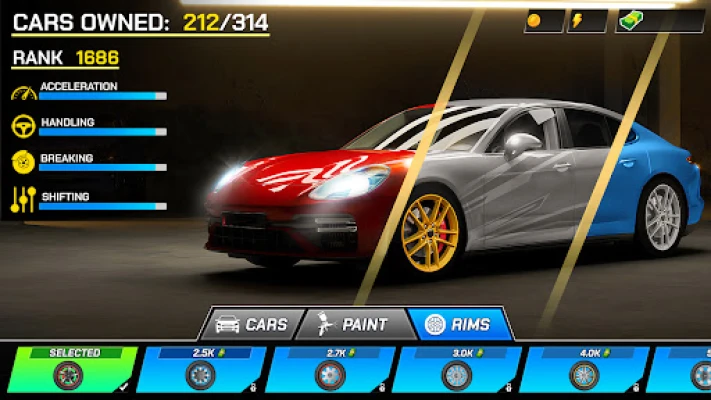Open the green cash balance box
This screenshot has height=400, width=711.
660,21
